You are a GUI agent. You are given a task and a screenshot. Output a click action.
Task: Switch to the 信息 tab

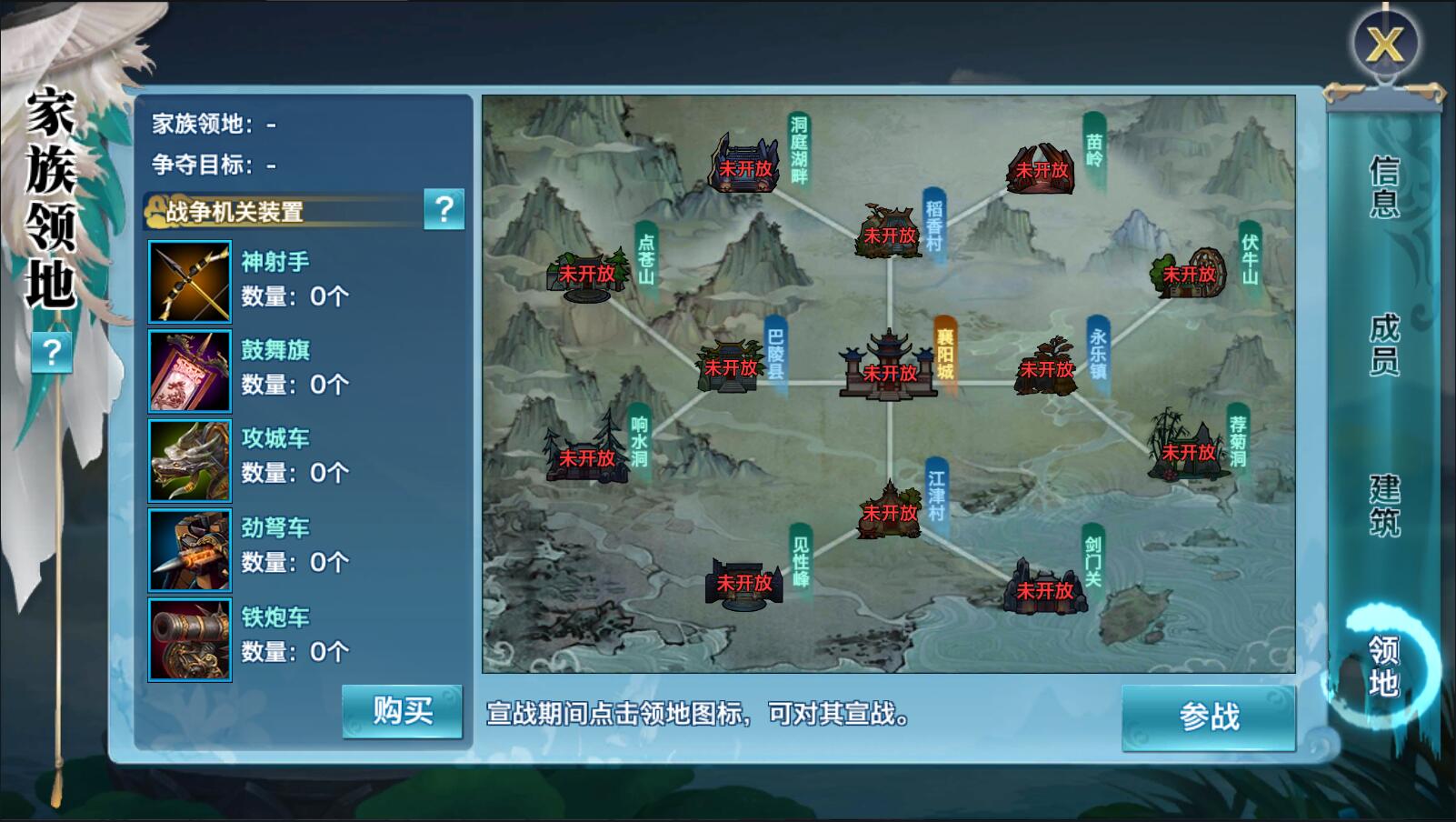click(x=1383, y=186)
